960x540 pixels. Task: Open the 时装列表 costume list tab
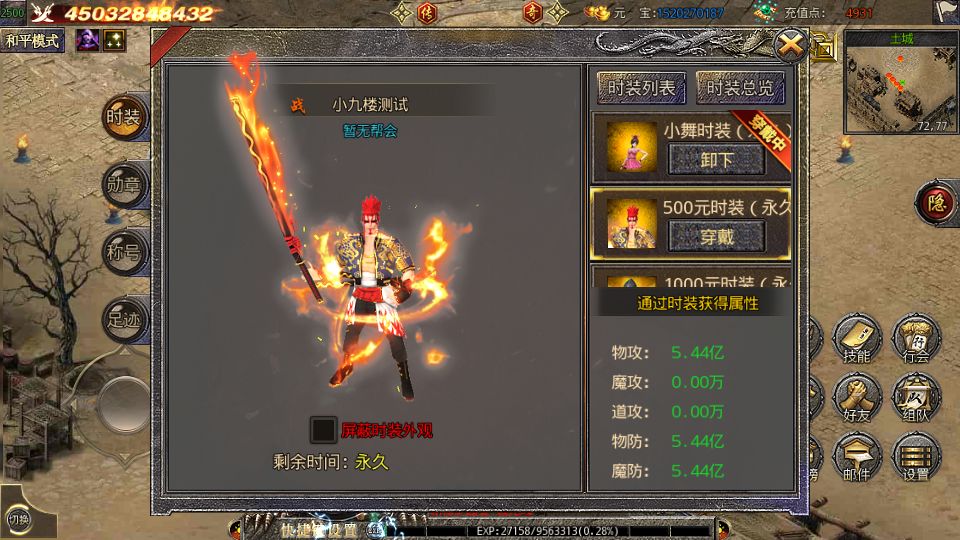pos(641,88)
